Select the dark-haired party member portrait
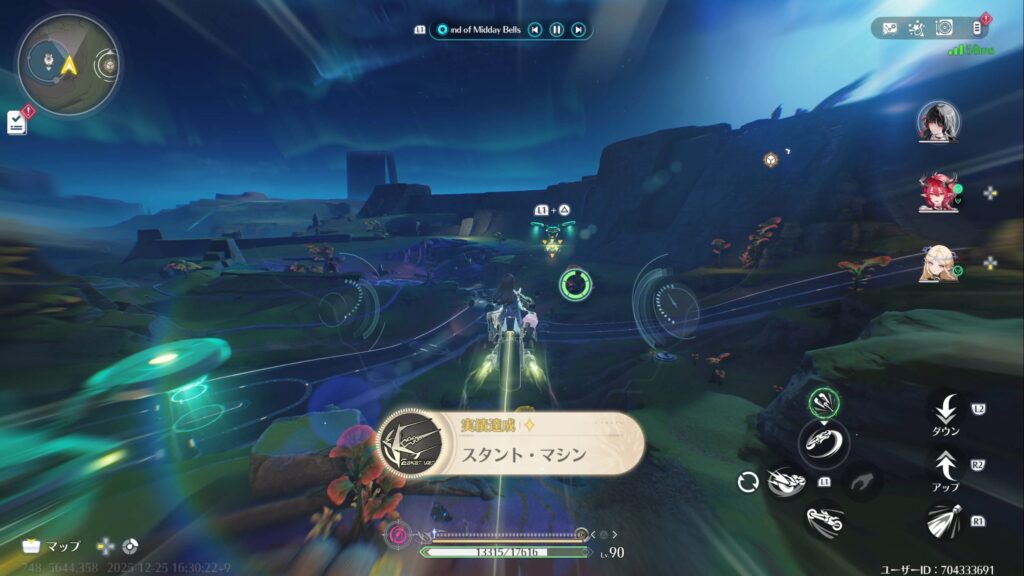 938,122
